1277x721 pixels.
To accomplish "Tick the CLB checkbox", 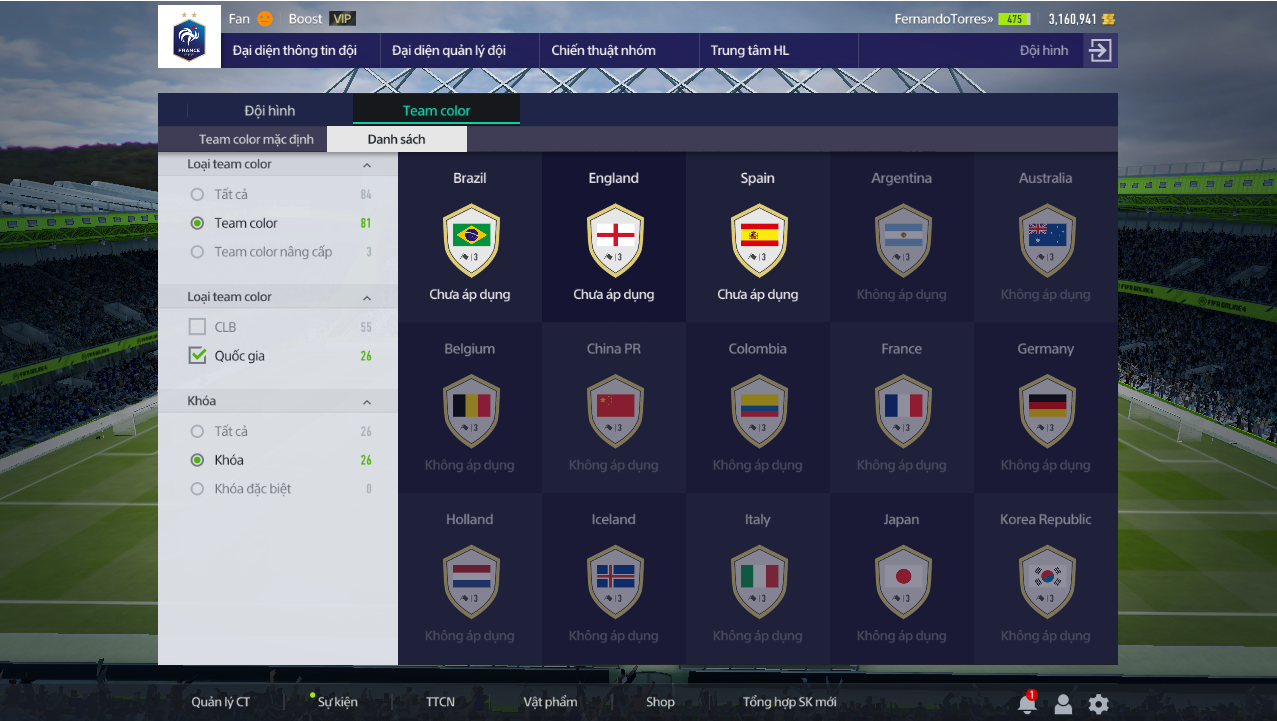I will (x=198, y=327).
